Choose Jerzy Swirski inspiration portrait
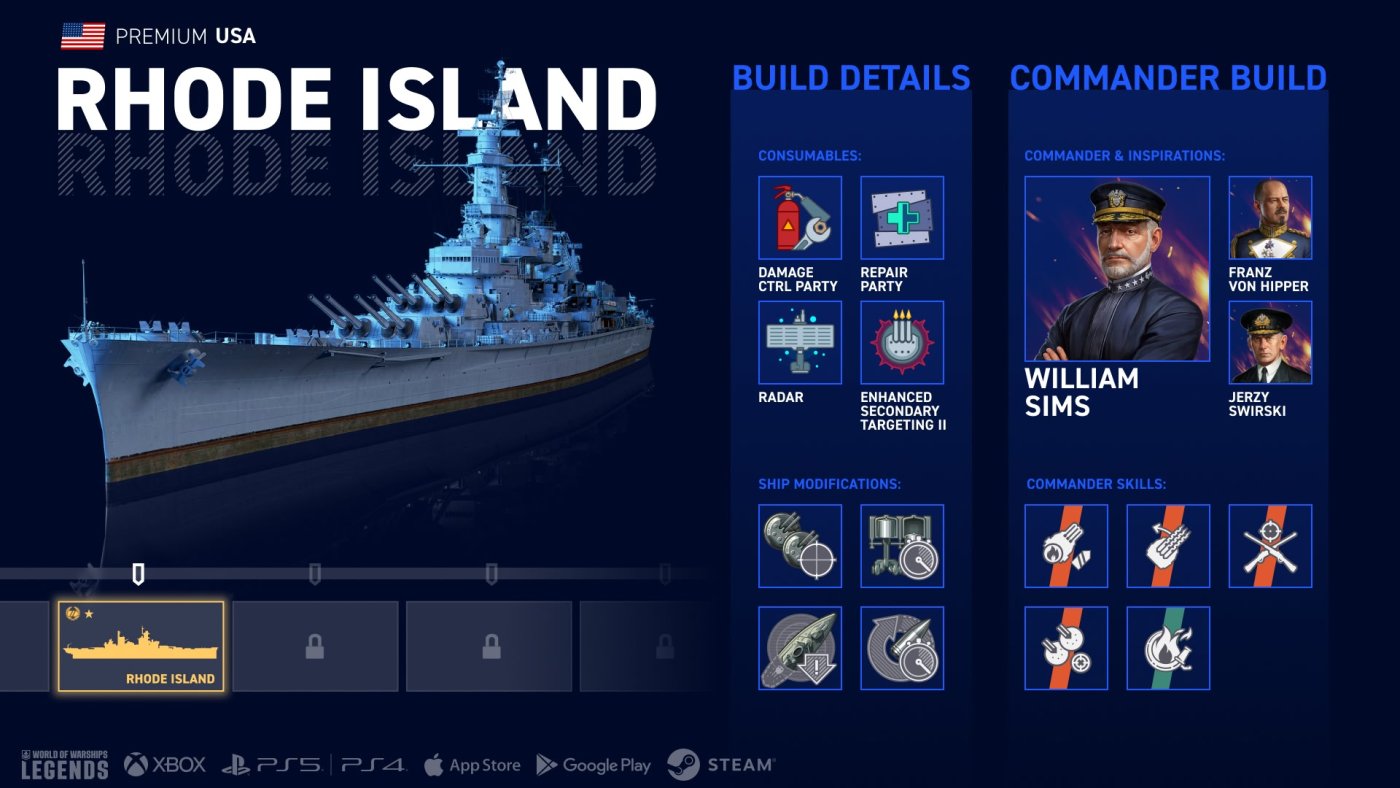Viewport: 1400px width, 788px height. (1270, 343)
